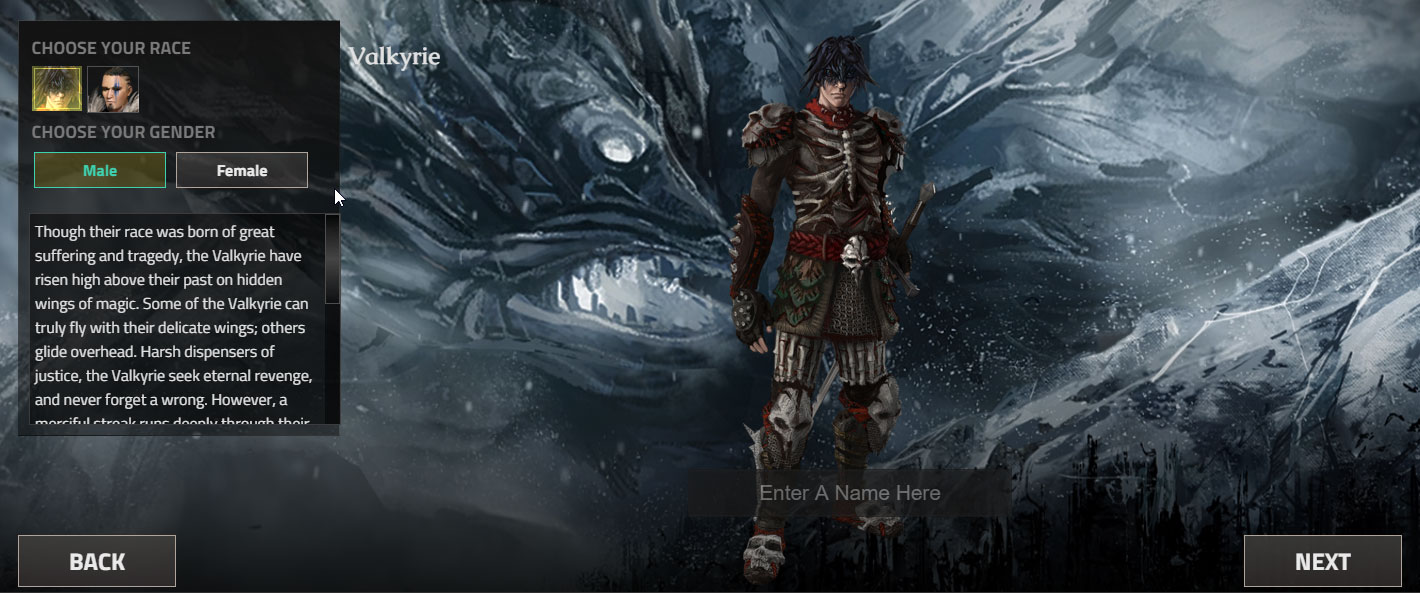
Task: Select the dark-haired Valkyrie race portrait
Action: (57, 89)
